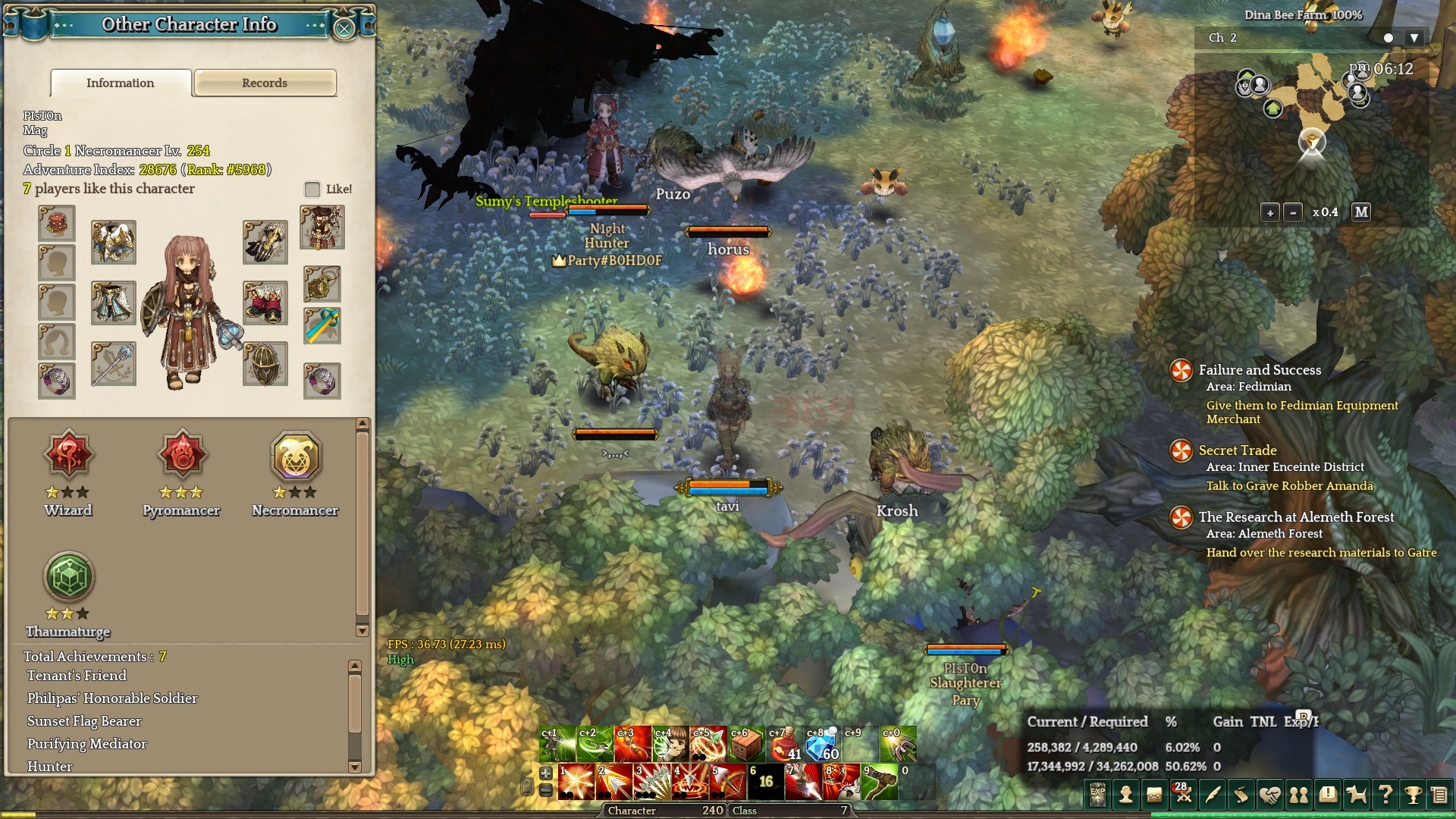Select the Information tab
Screen dimensions: 1456x819
[120, 83]
